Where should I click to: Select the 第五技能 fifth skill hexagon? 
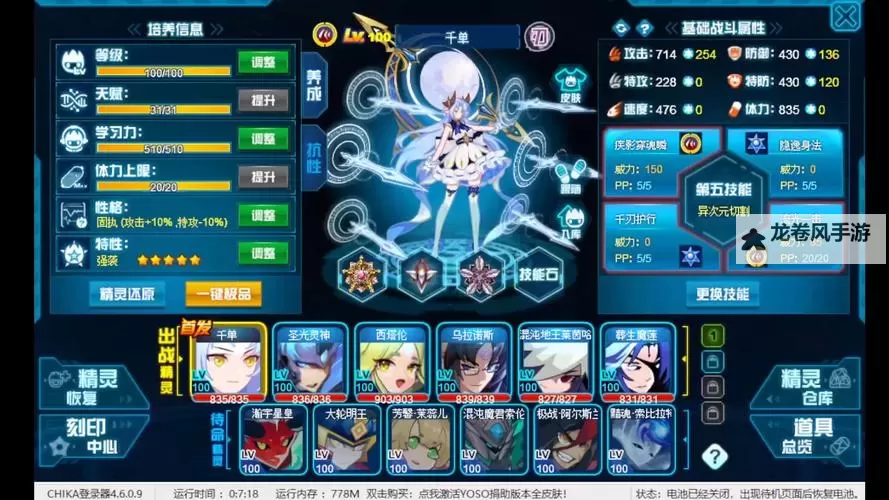[723, 198]
